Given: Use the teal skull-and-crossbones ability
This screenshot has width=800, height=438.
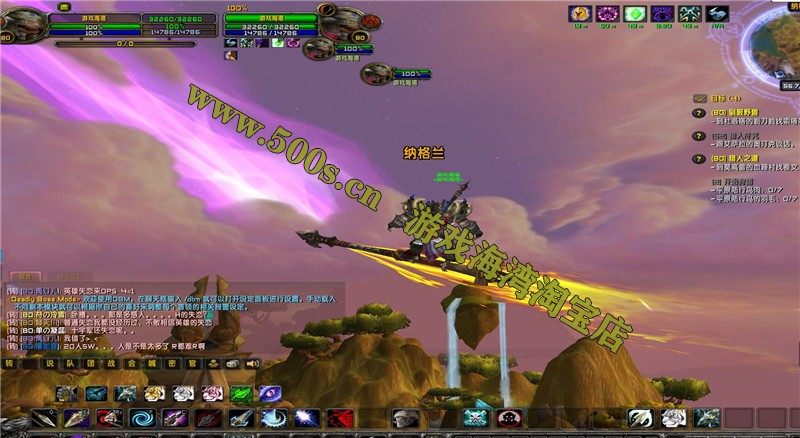Looking at the screenshot, I should click(x=474, y=418).
